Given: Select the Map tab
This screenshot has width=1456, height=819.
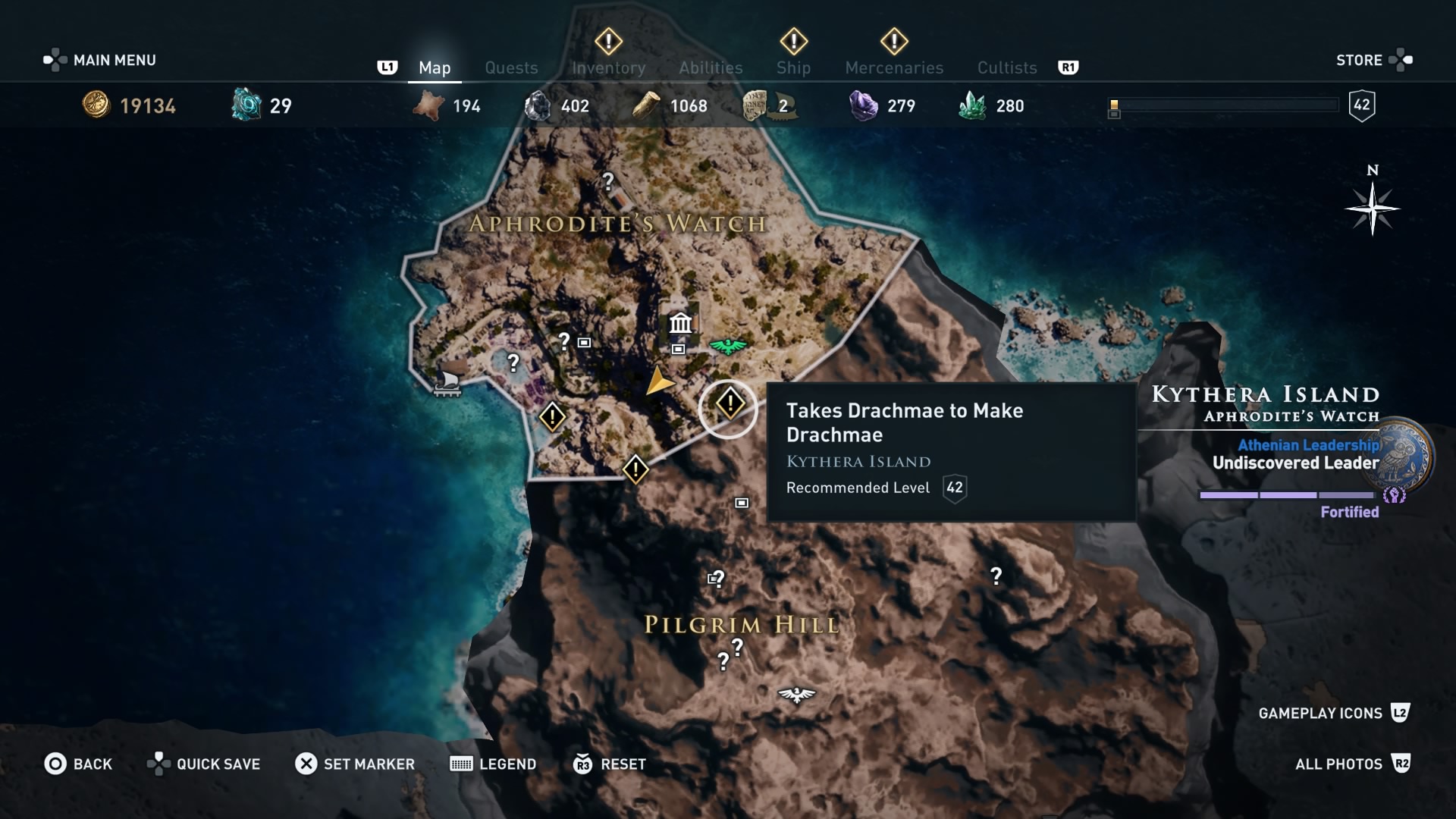Looking at the screenshot, I should pos(435,68).
